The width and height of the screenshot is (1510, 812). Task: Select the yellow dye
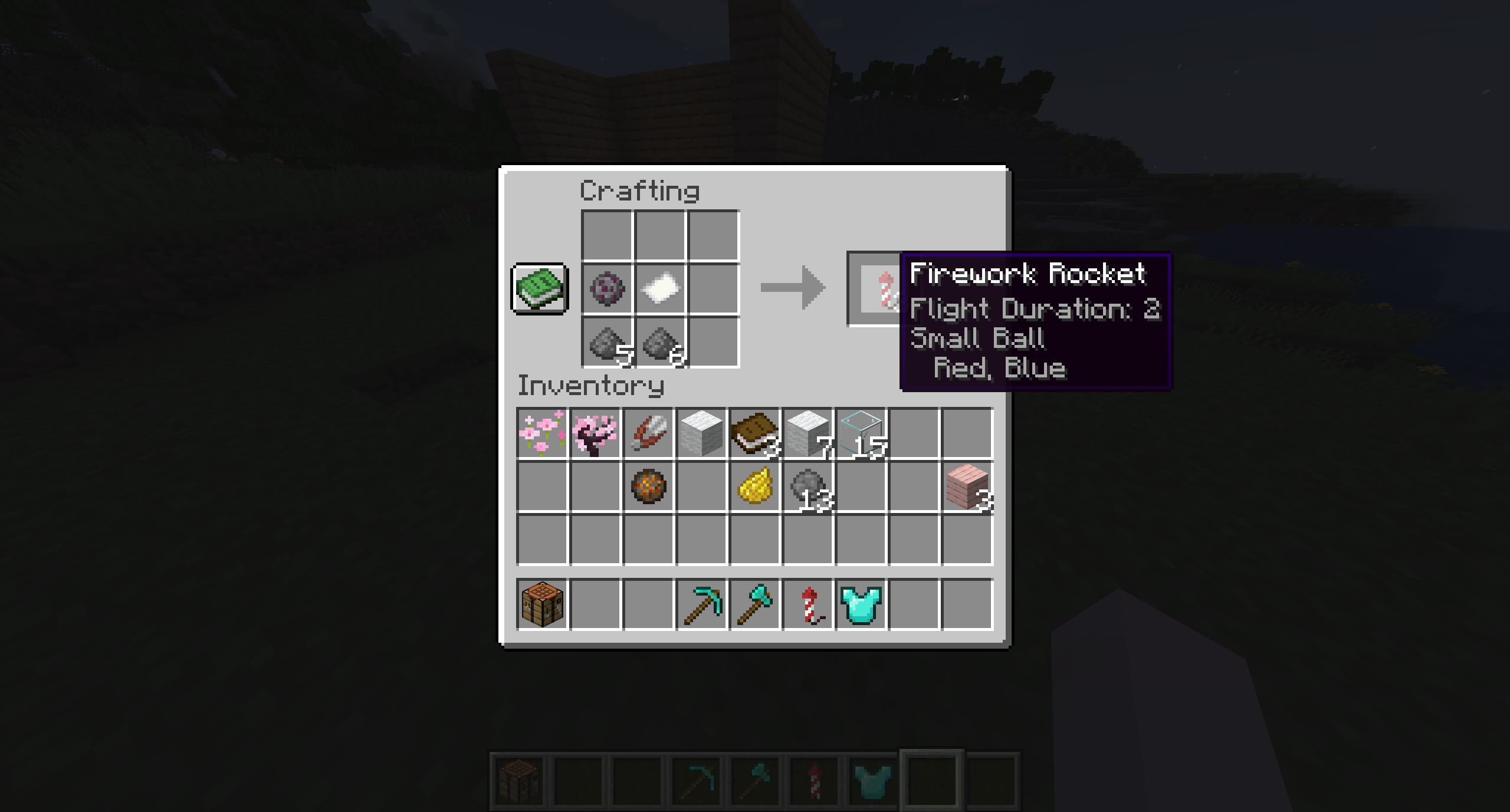click(753, 486)
